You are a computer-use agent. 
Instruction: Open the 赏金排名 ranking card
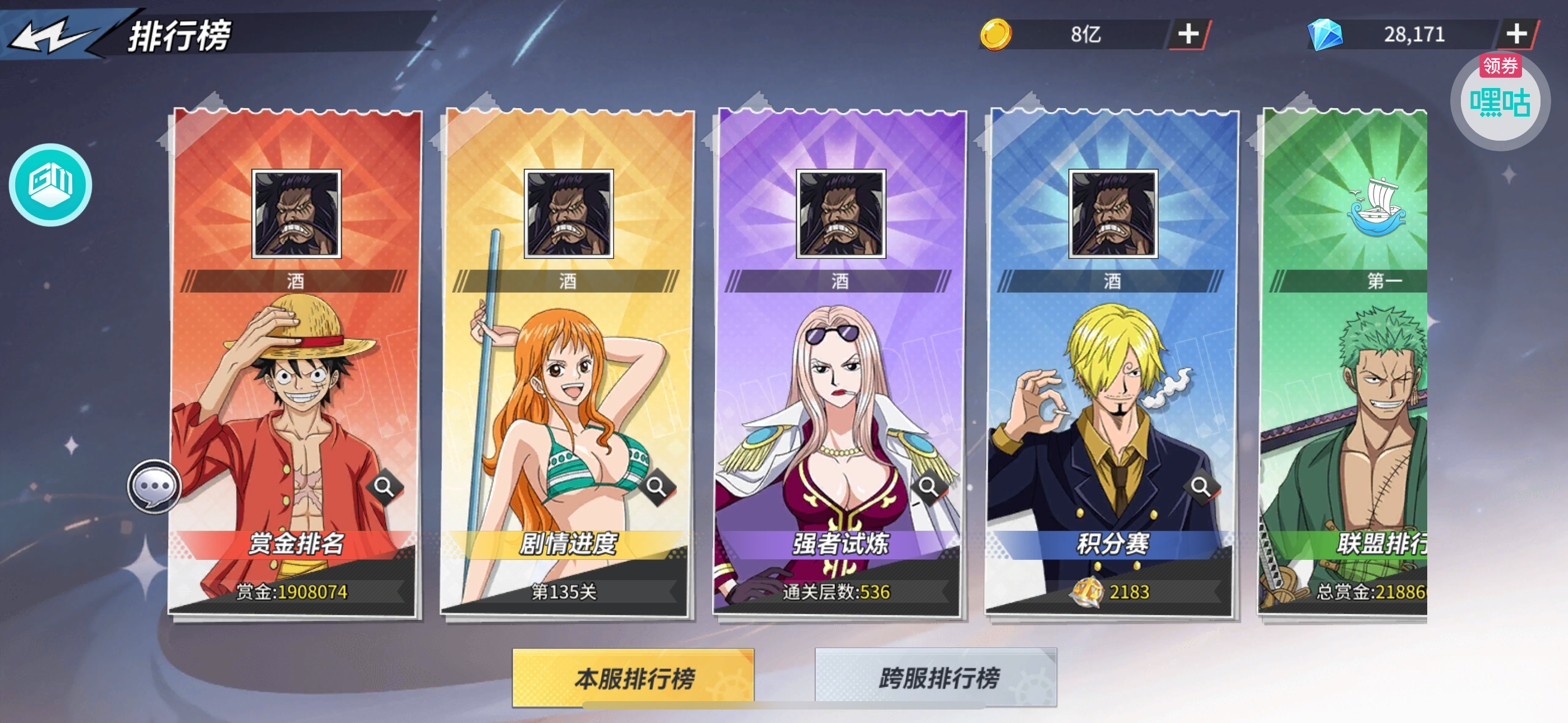(296, 396)
